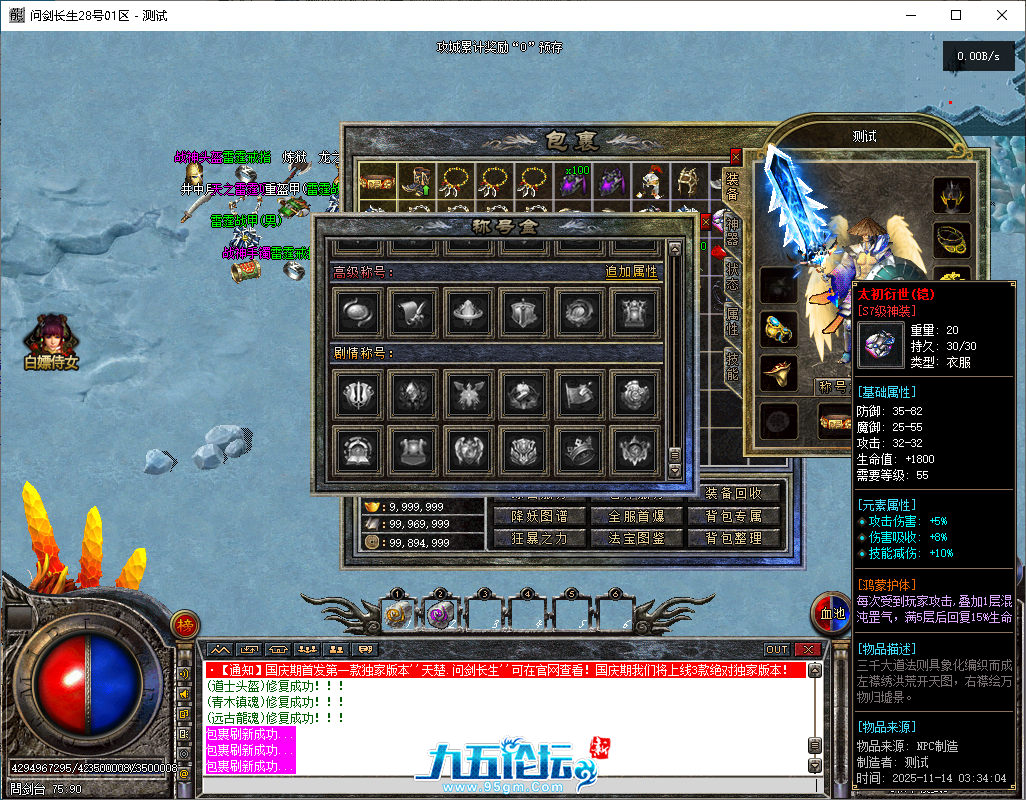Viewport: 1026px width, 800px height.
Task: Open the 追加属性 link
Action: [631, 272]
